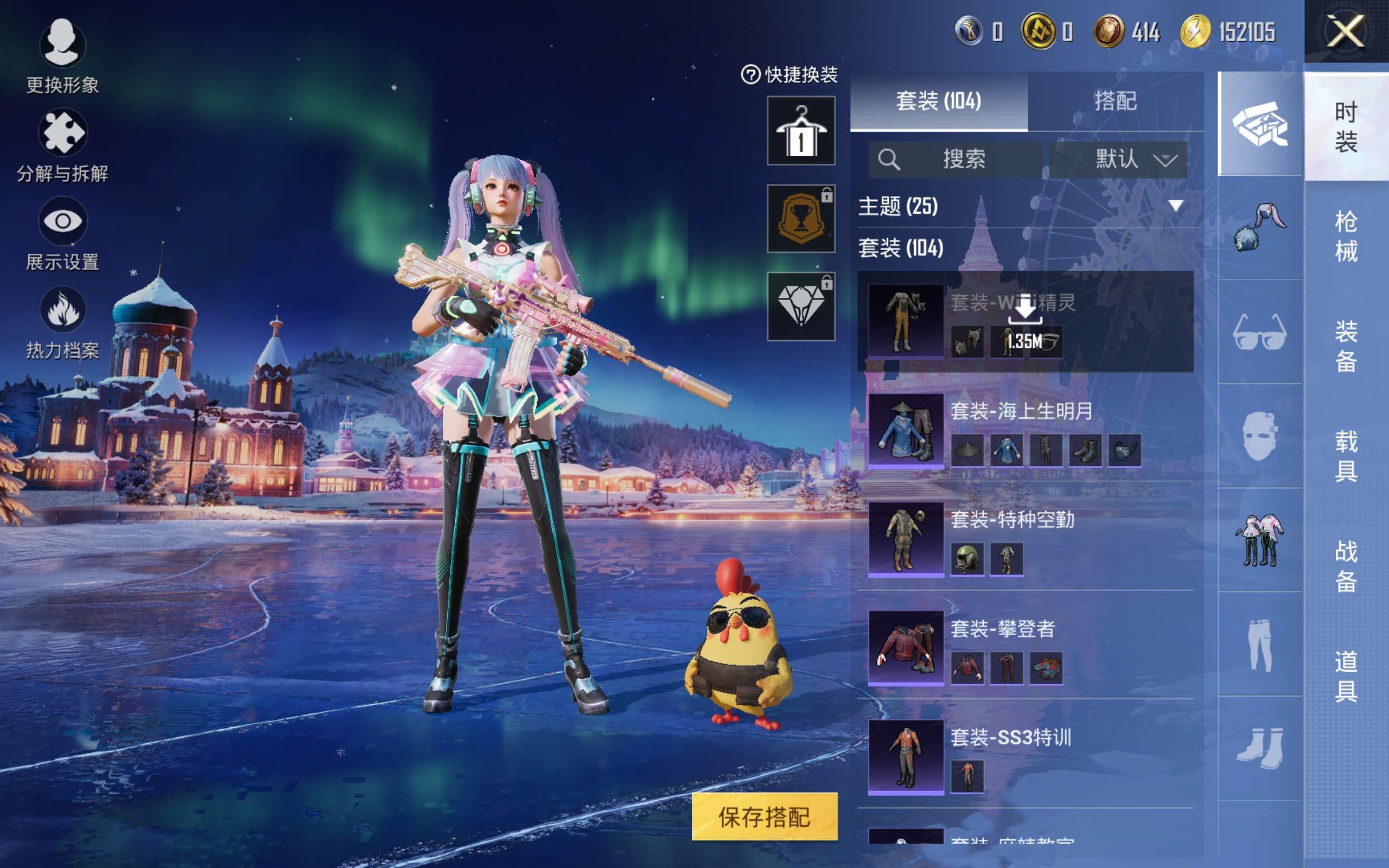Screen dimensions: 1389x868
Task: Open the 载具 vehicles category
Action: coord(1346,456)
